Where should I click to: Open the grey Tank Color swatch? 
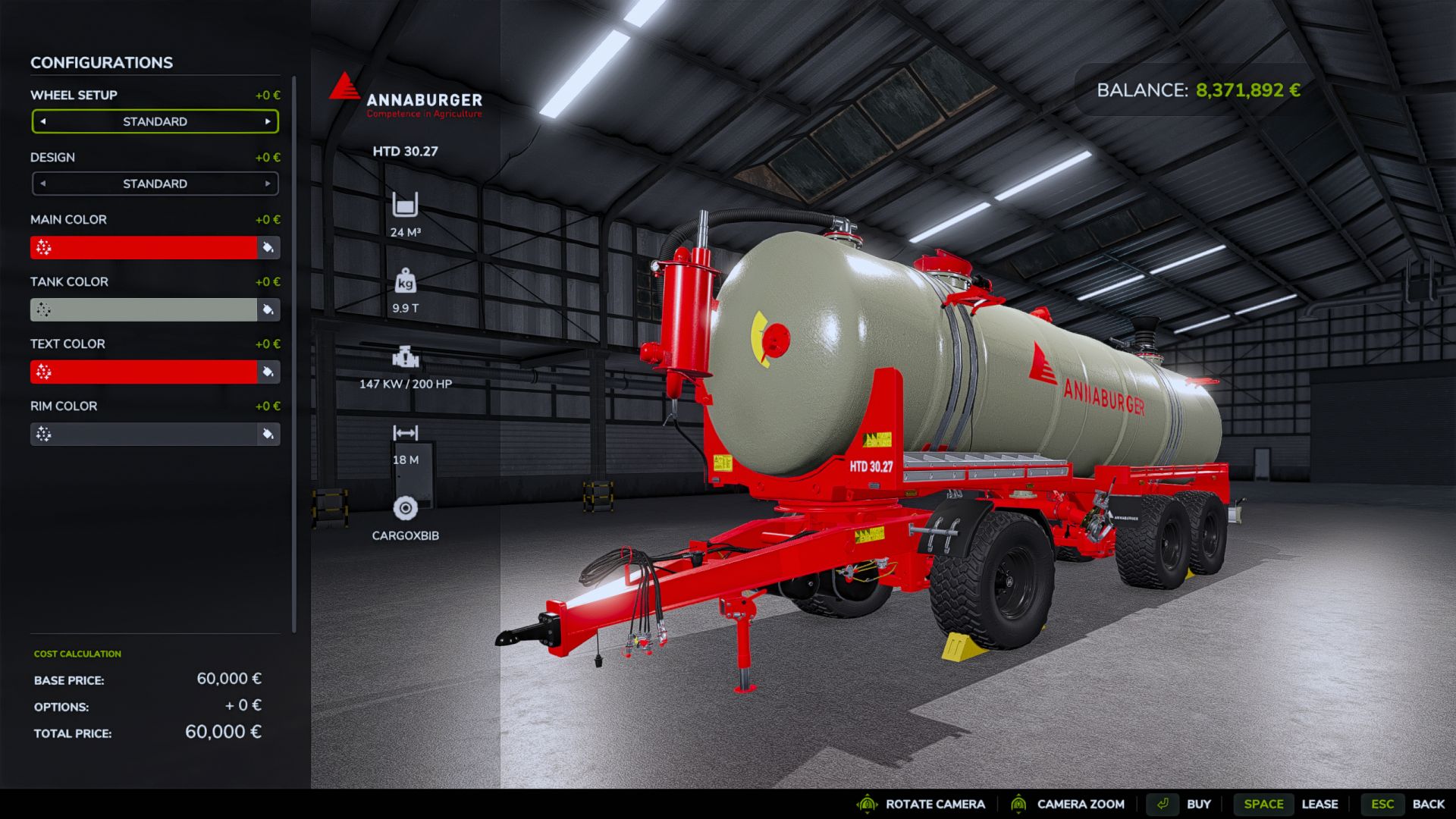pos(143,309)
